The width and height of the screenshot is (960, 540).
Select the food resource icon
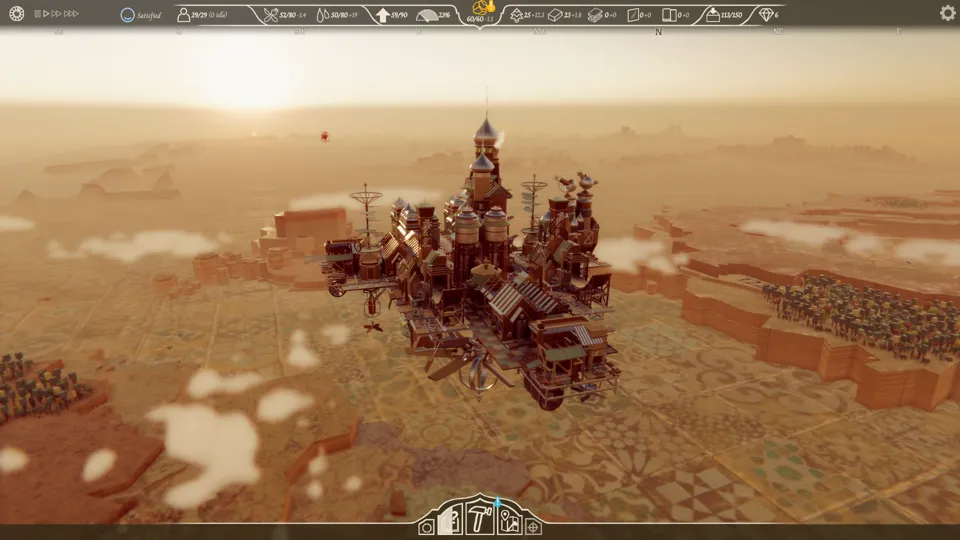pyautogui.click(x=271, y=15)
